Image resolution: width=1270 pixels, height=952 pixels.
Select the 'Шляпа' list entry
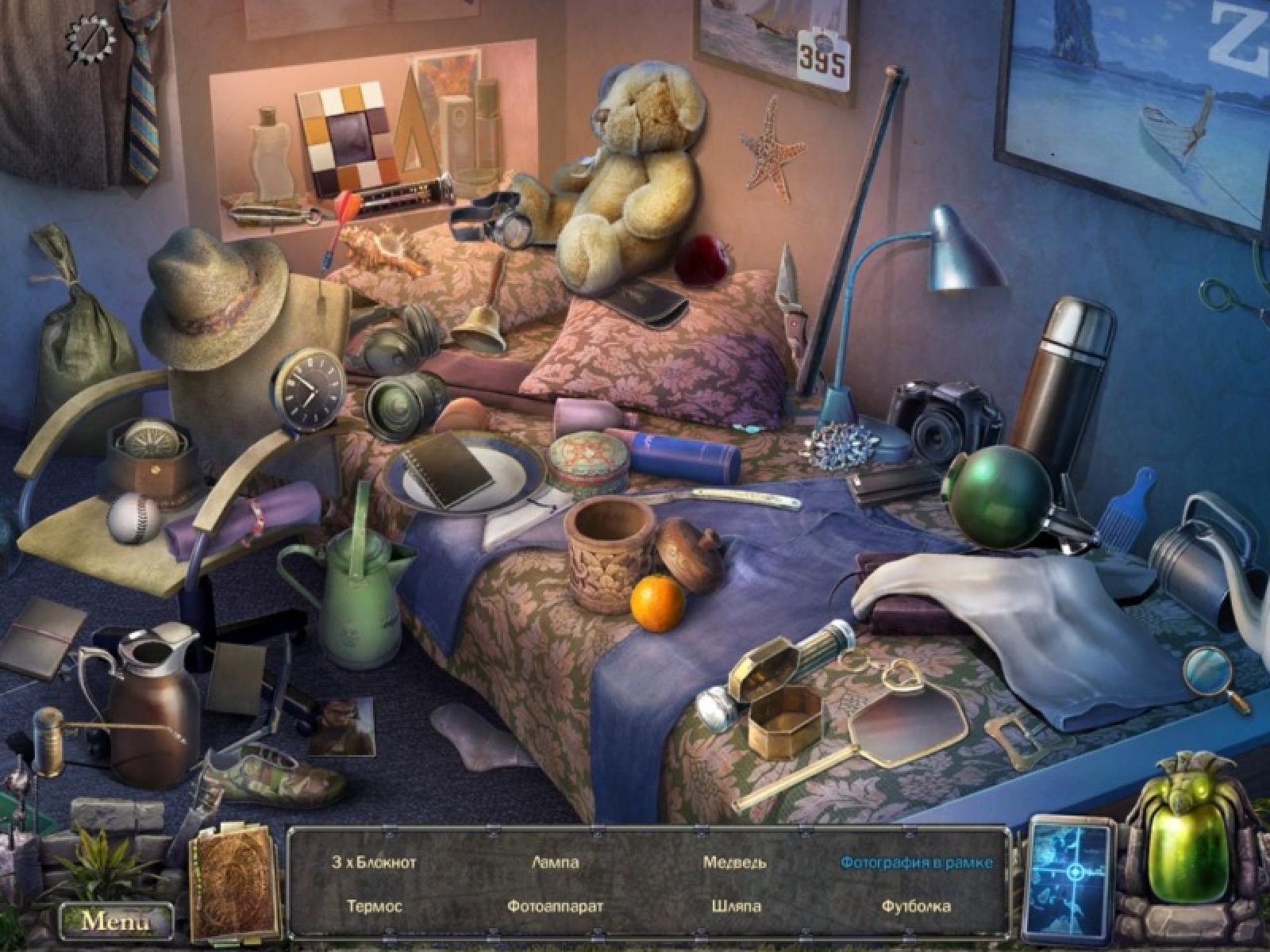pos(737,905)
